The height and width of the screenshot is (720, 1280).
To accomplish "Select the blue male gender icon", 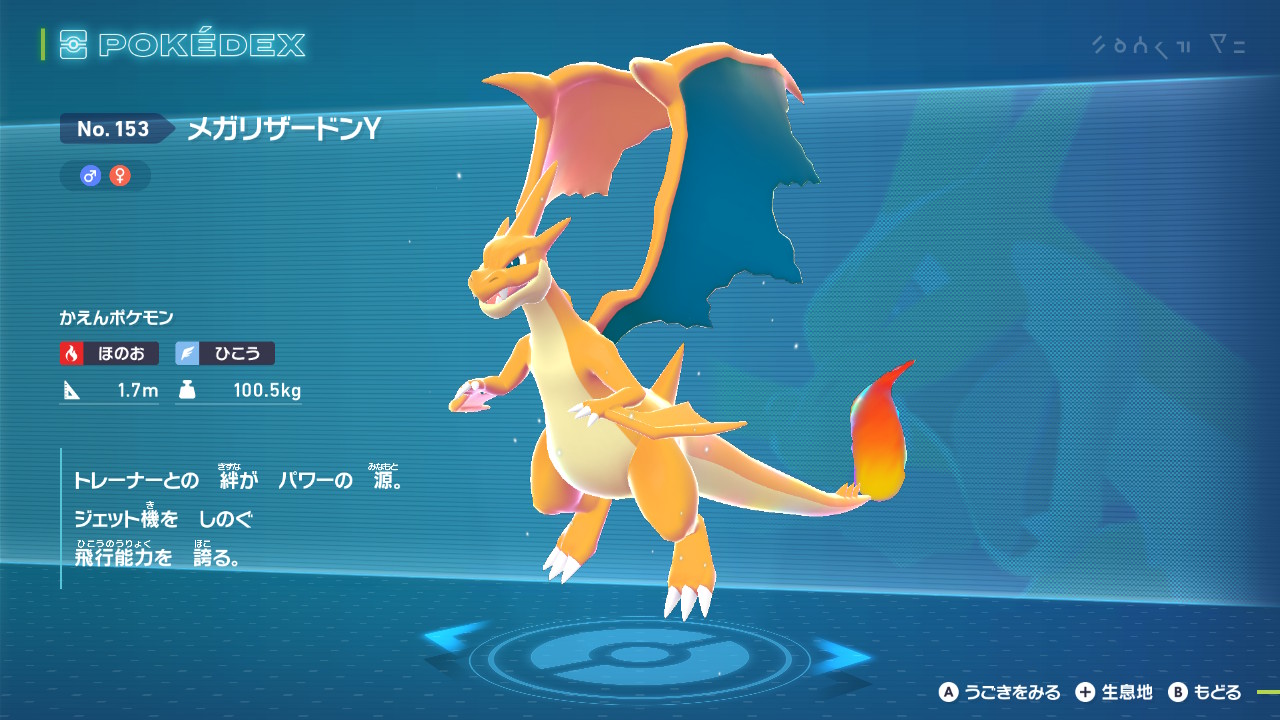I will (91, 176).
